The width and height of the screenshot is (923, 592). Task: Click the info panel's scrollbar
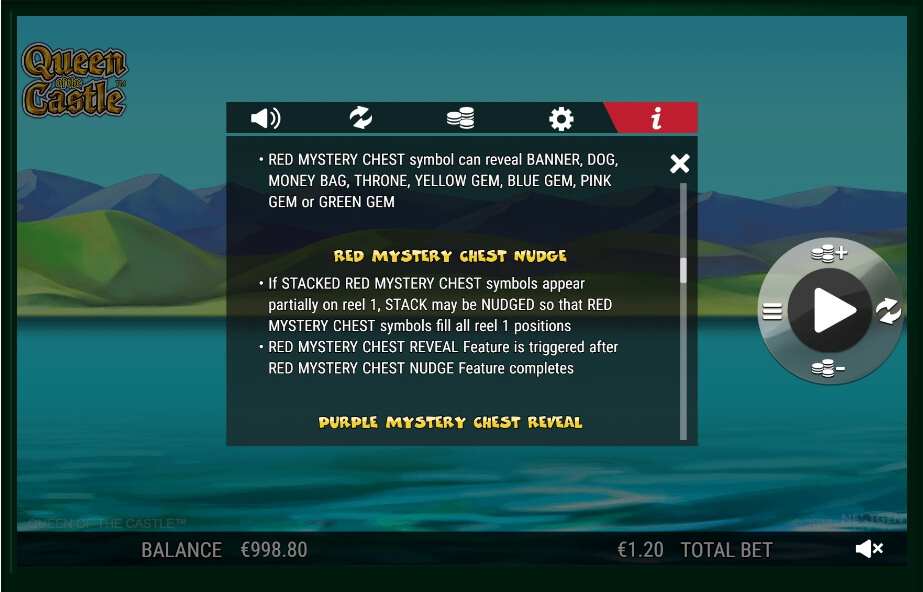684,272
